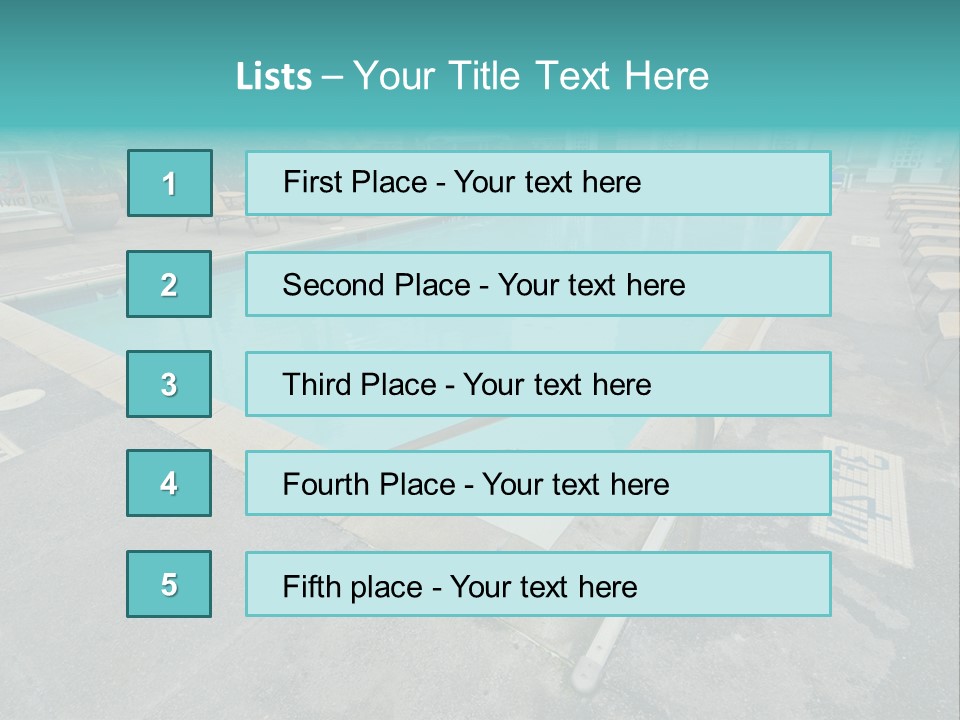Select the number 5 box
Viewport: 960px width, 720px height.
pos(169,584)
